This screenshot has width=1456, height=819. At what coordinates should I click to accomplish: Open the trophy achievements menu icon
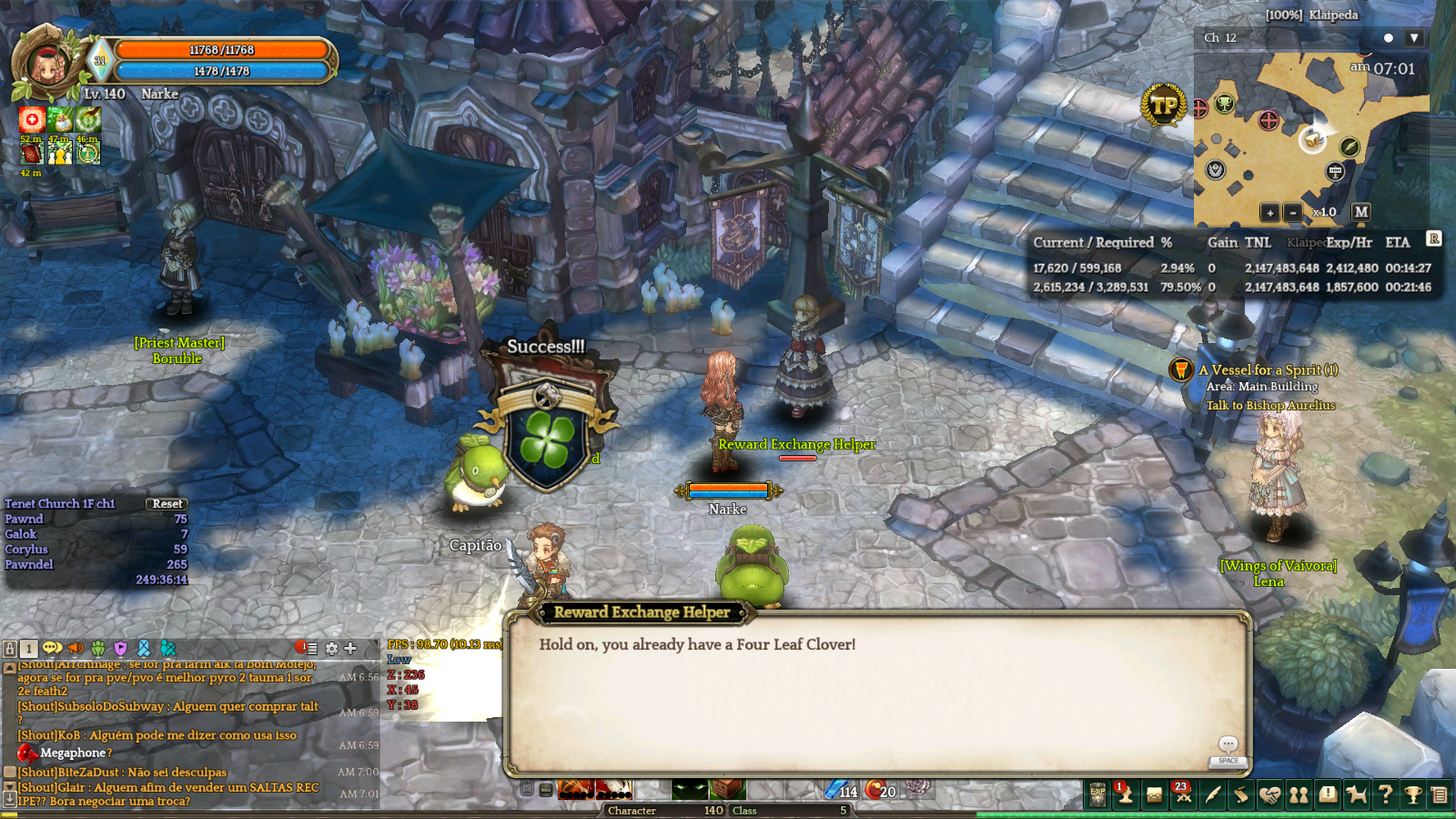(1413, 794)
